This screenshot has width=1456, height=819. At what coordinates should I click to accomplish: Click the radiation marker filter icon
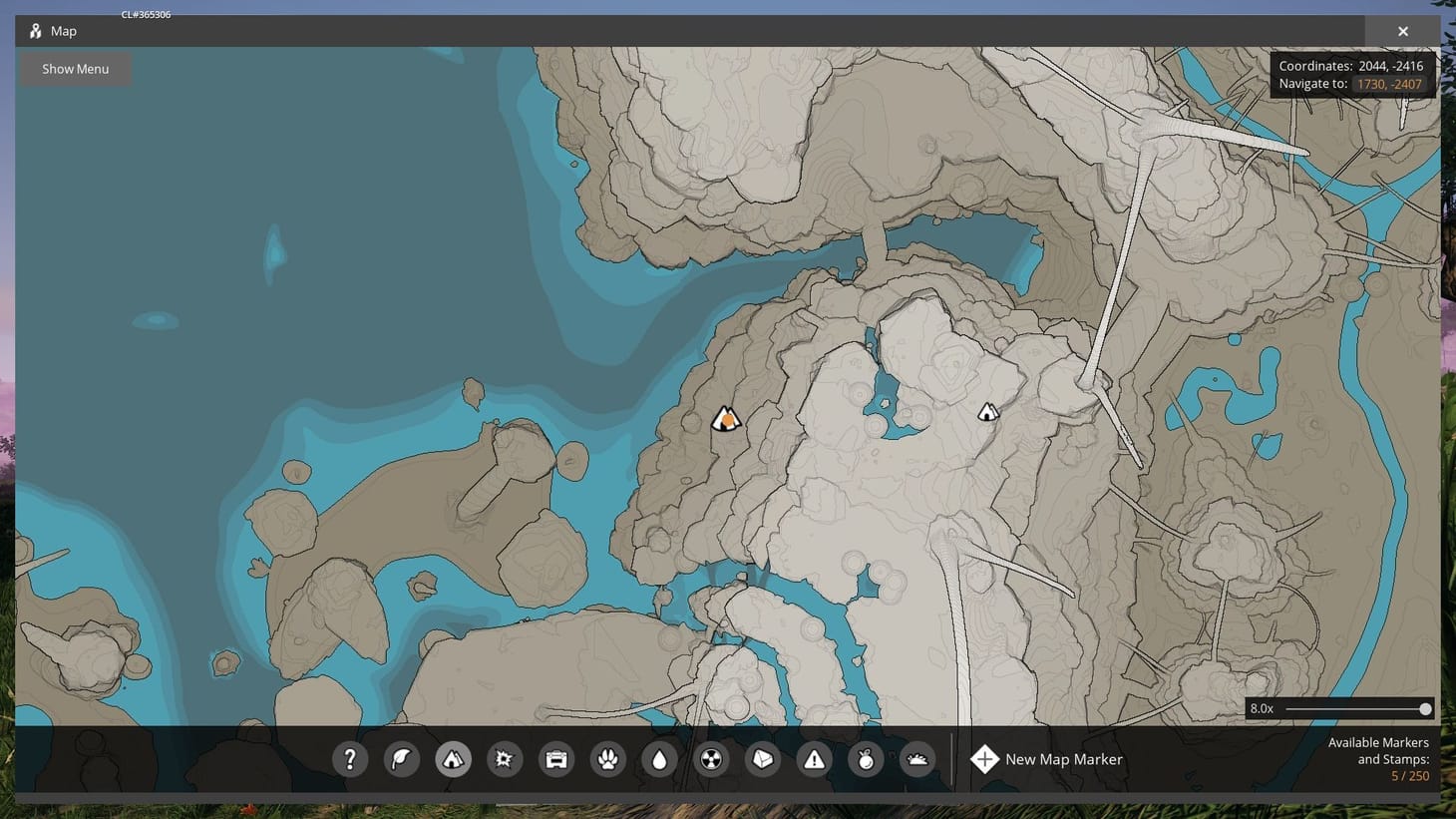712,759
